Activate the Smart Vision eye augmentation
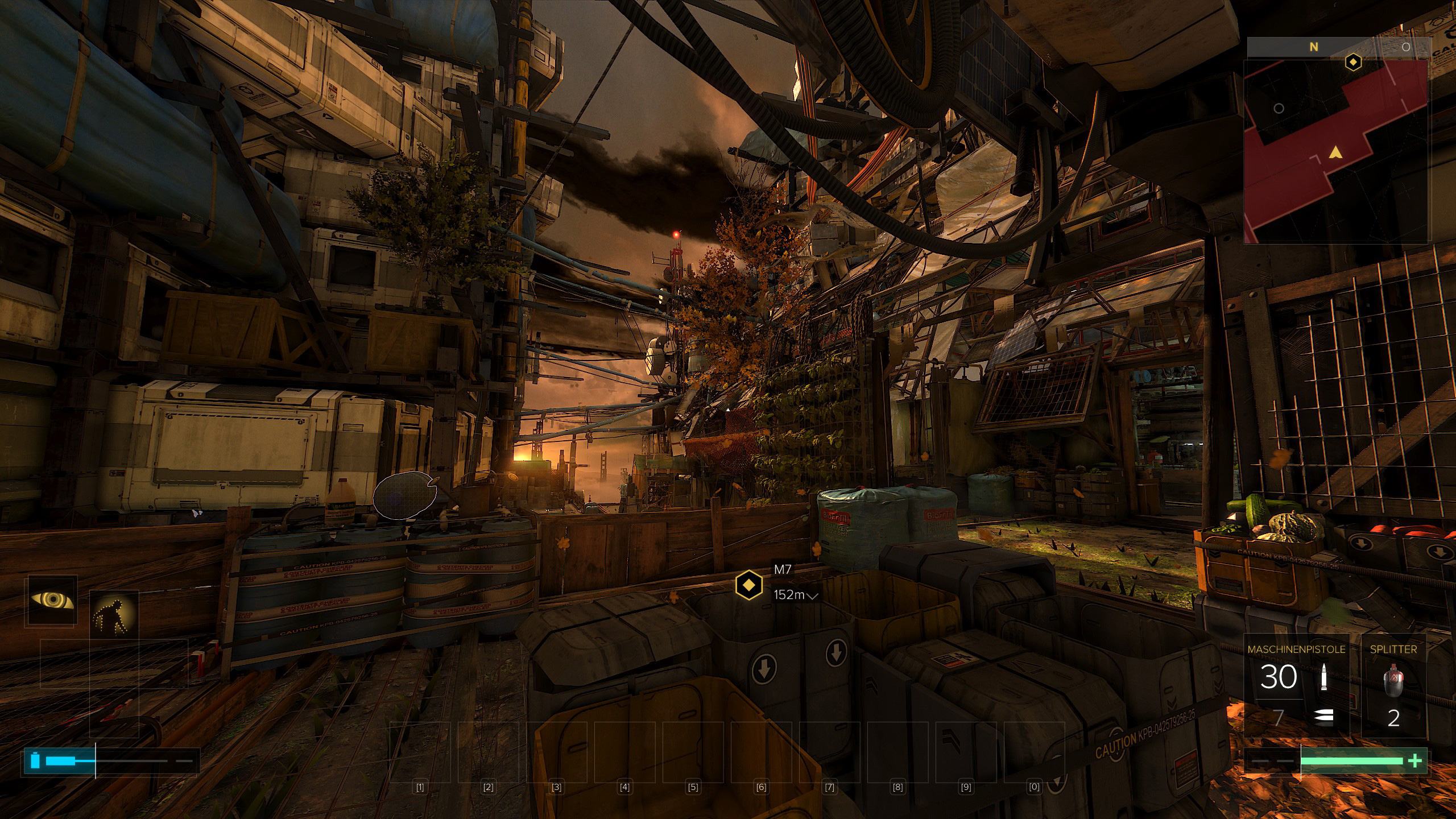The height and width of the screenshot is (819, 1456). pos(52,601)
